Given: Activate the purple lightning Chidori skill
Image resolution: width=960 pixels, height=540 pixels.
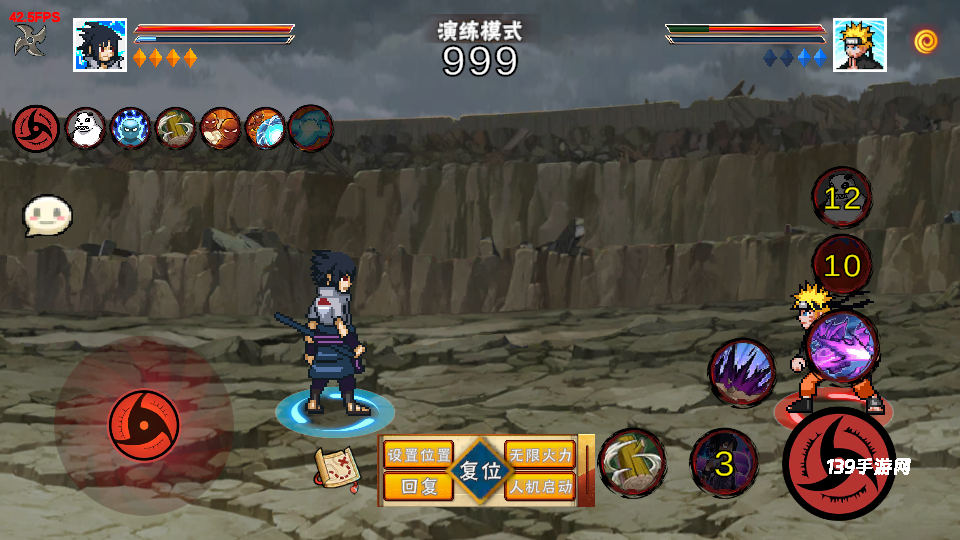Looking at the screenshot, I should coord(842,347).
